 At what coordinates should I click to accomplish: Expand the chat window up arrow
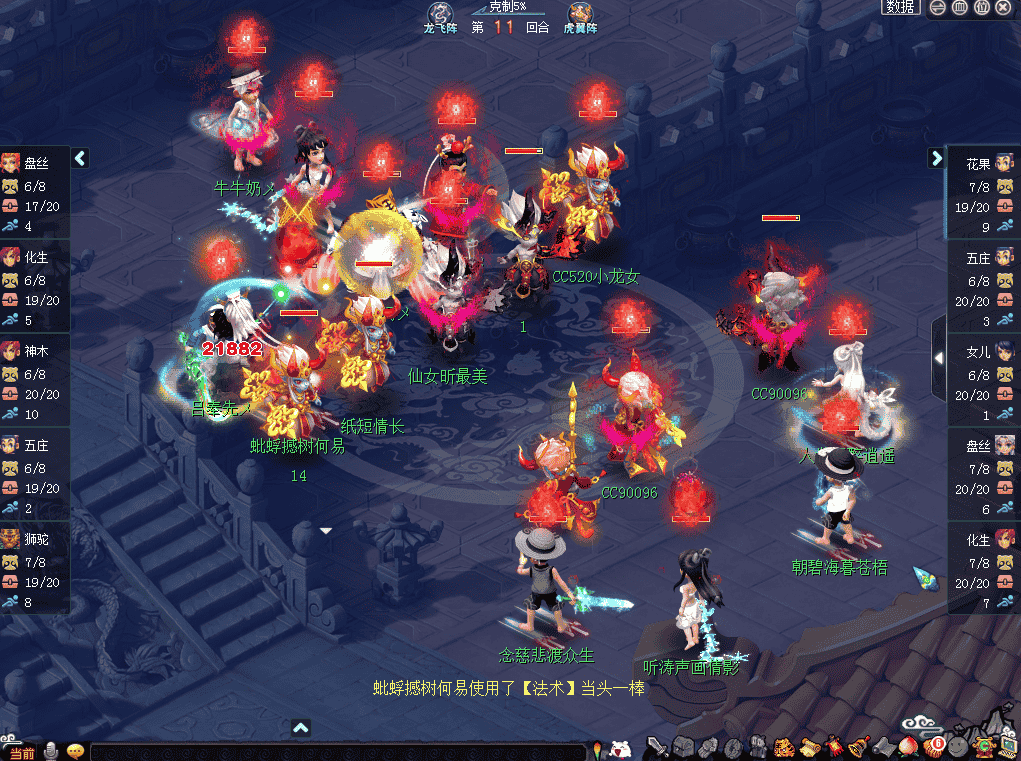(x=301, y=728)
